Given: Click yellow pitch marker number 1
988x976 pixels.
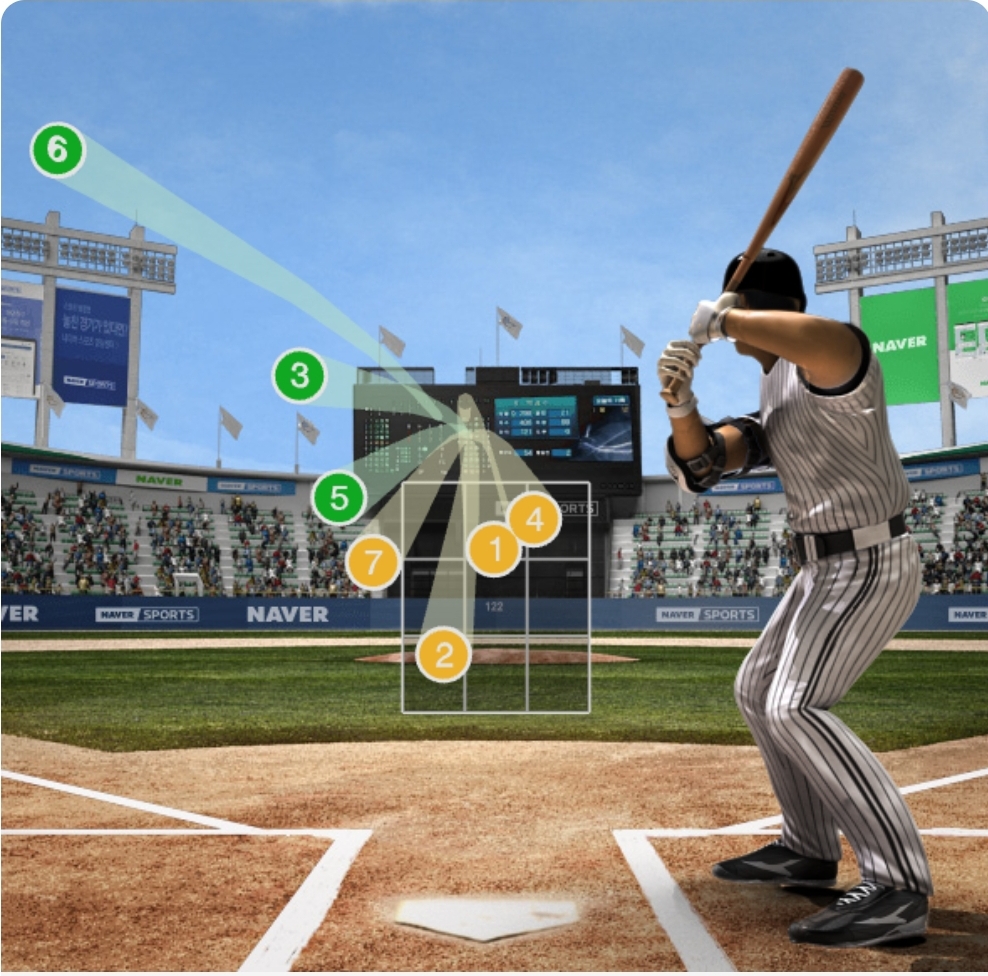Looking at the screenshot, I should (x=494, y=548).
